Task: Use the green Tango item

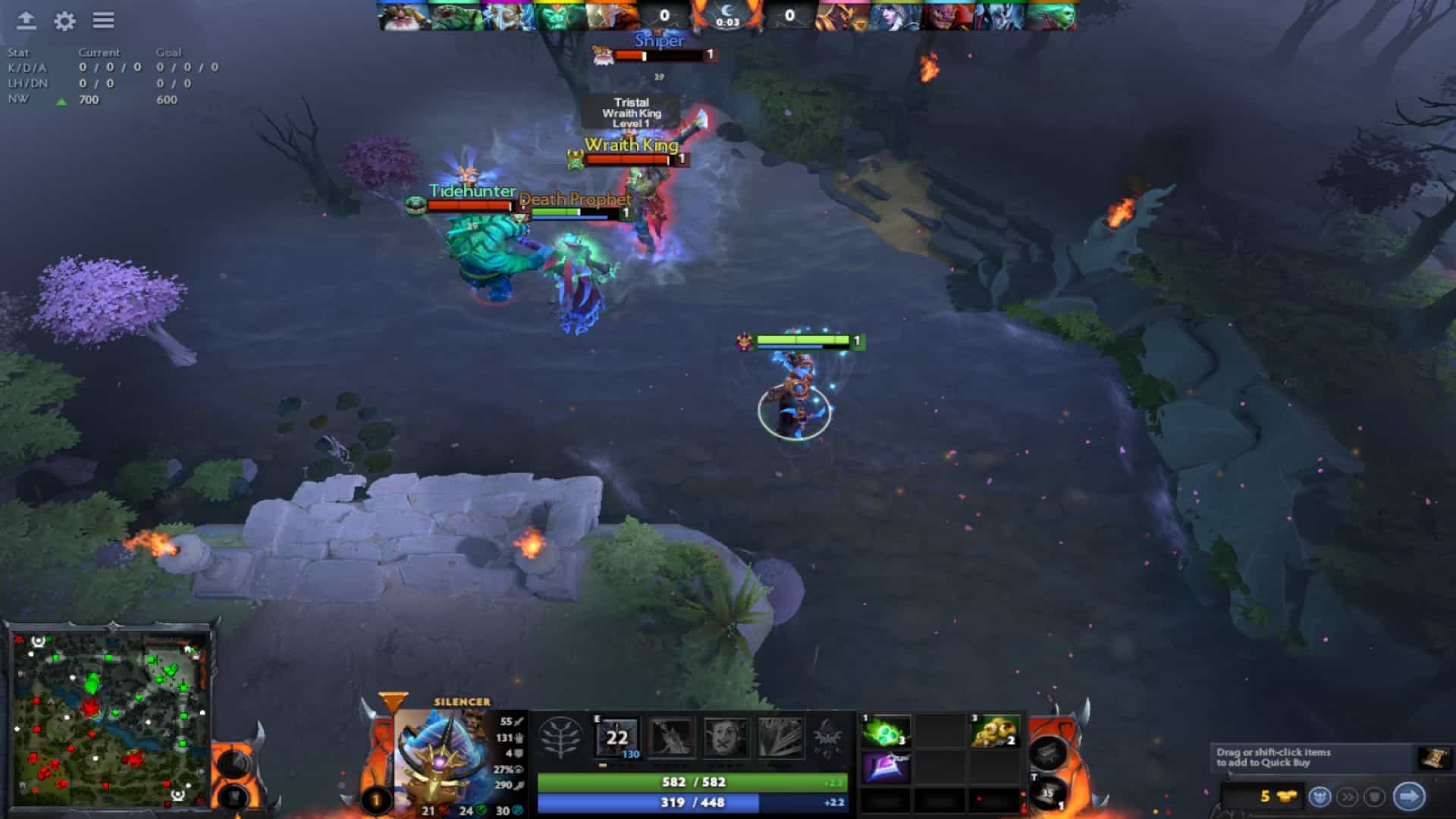Action: 885,733
